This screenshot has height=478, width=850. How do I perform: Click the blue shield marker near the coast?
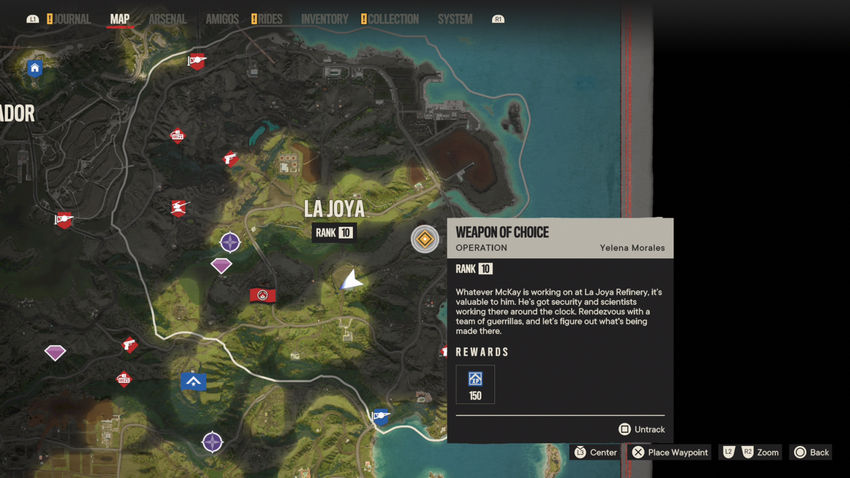[381, 417]
